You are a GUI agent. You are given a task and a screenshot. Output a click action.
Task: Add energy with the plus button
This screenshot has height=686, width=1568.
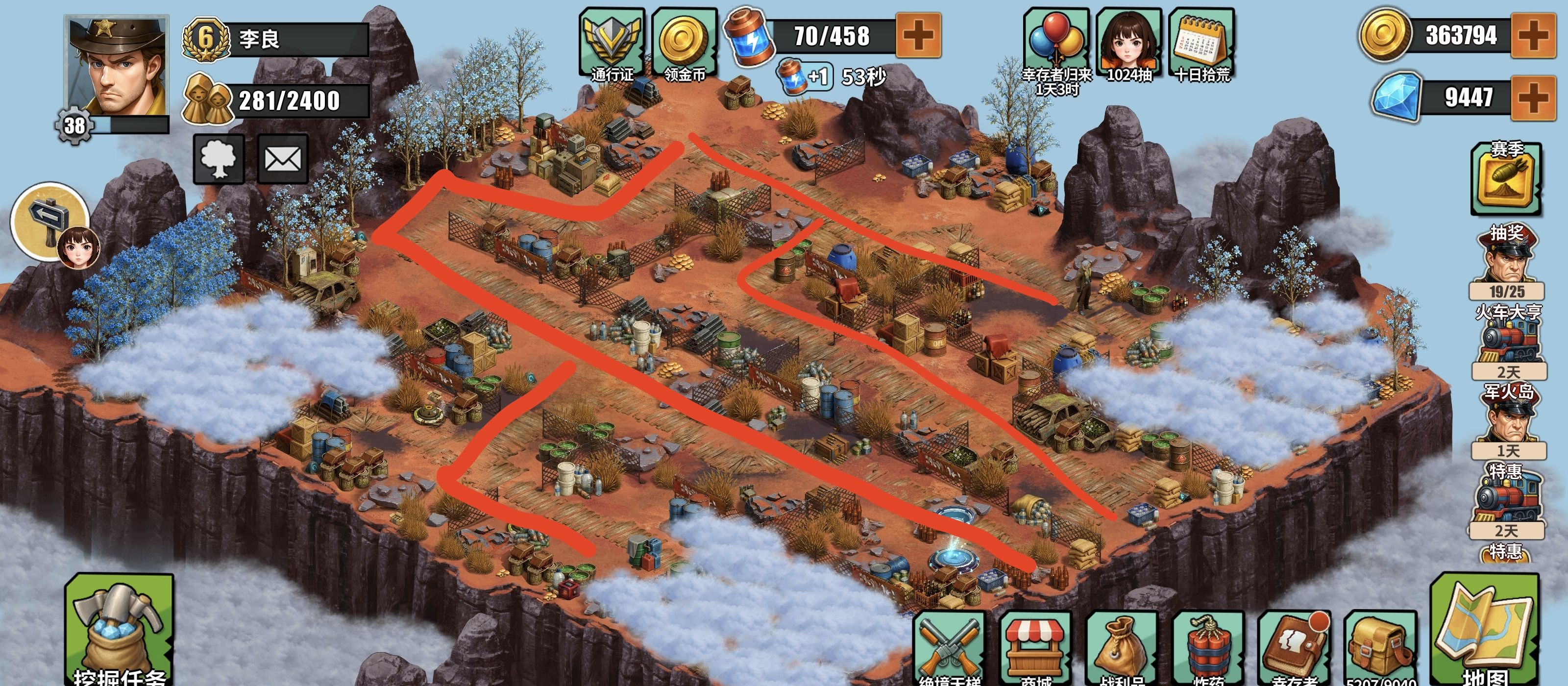(x=919, y=35)
